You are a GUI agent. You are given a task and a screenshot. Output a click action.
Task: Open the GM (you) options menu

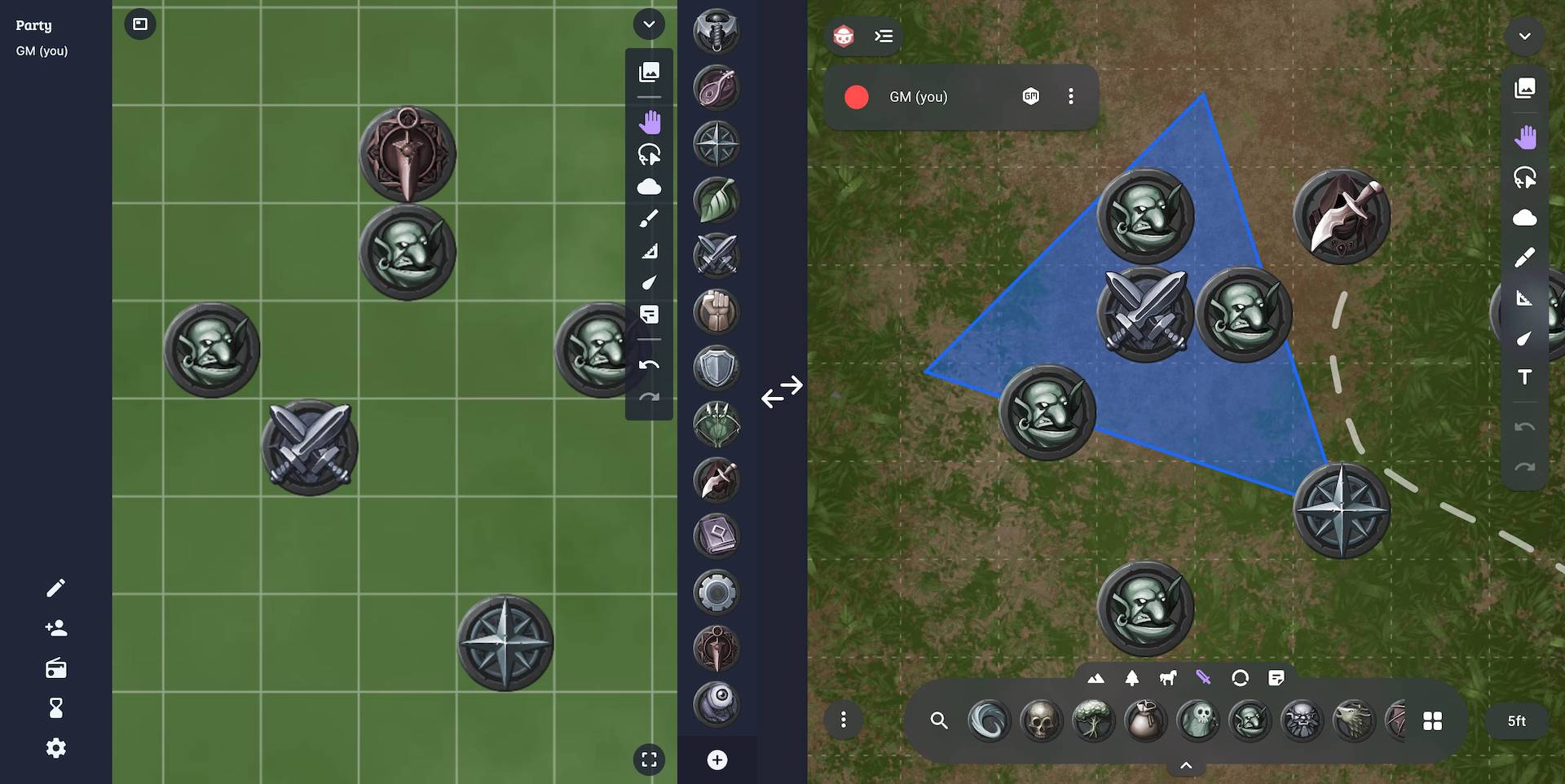click(x=1071, y=96)
